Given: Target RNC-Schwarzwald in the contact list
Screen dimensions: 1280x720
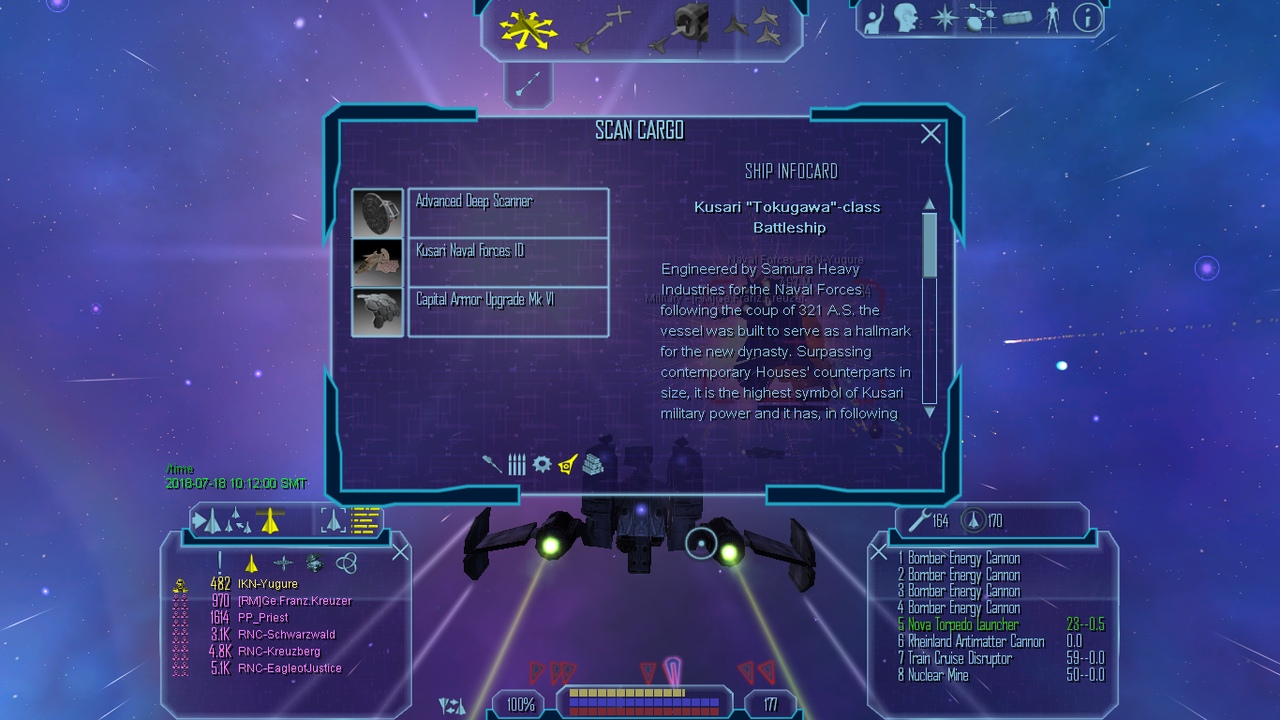Looking at the screenshot, I should point(286,635).
